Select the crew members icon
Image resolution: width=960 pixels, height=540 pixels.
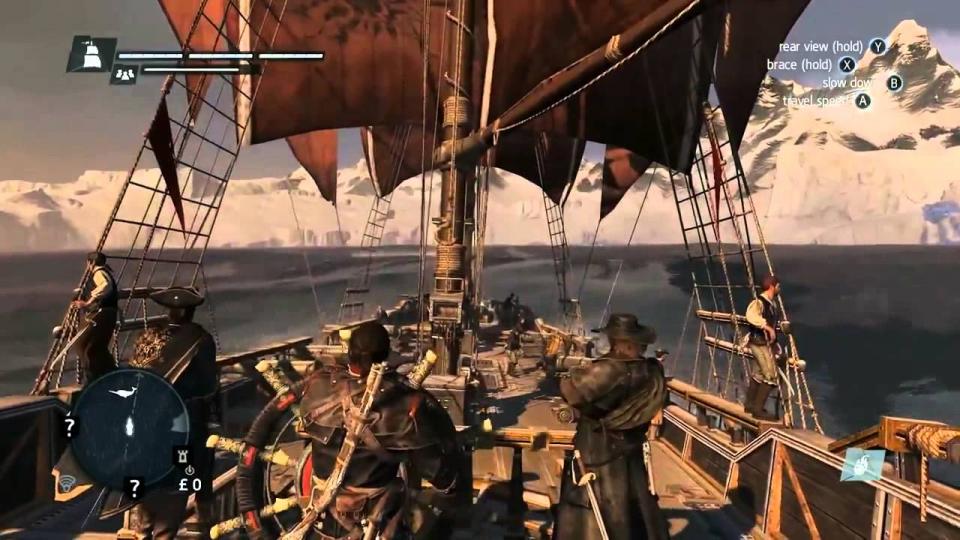click(x=124, y=73)
